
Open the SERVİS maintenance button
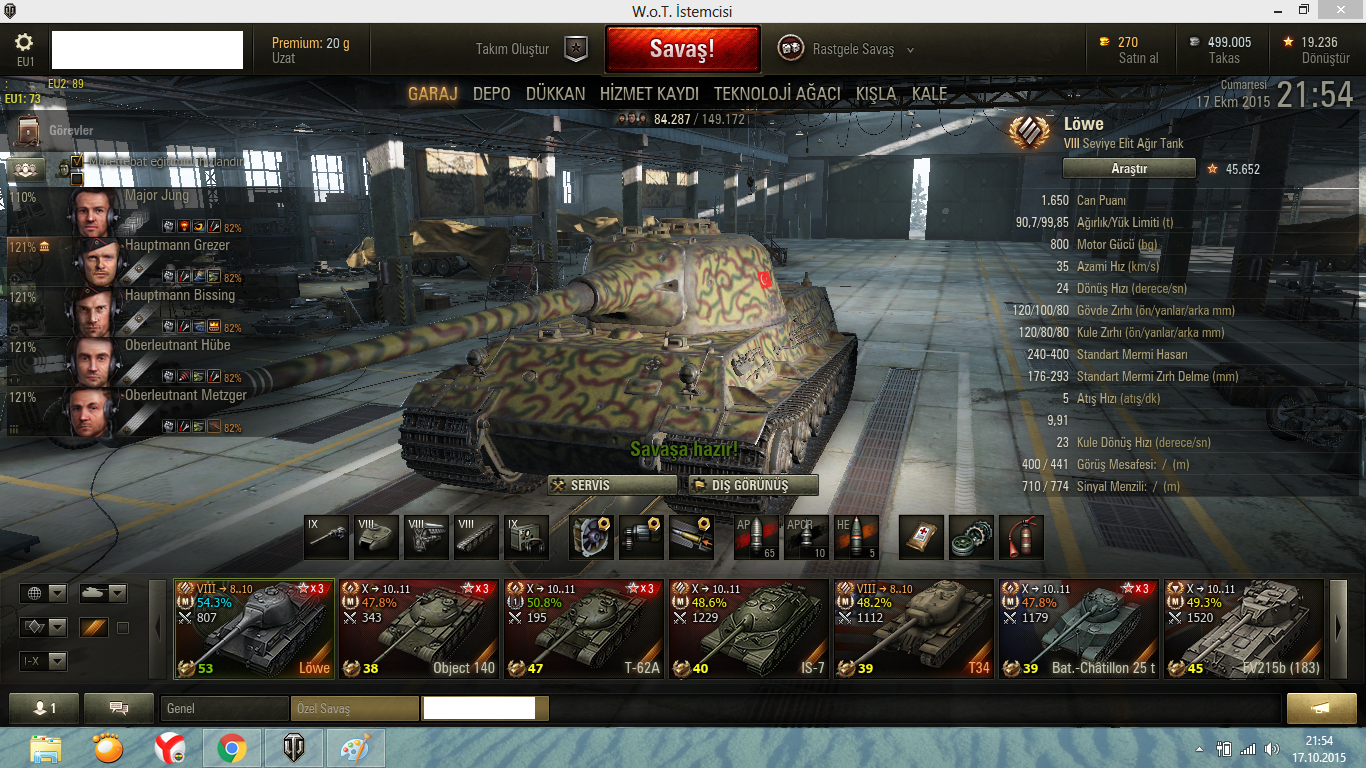pos(611,485)
